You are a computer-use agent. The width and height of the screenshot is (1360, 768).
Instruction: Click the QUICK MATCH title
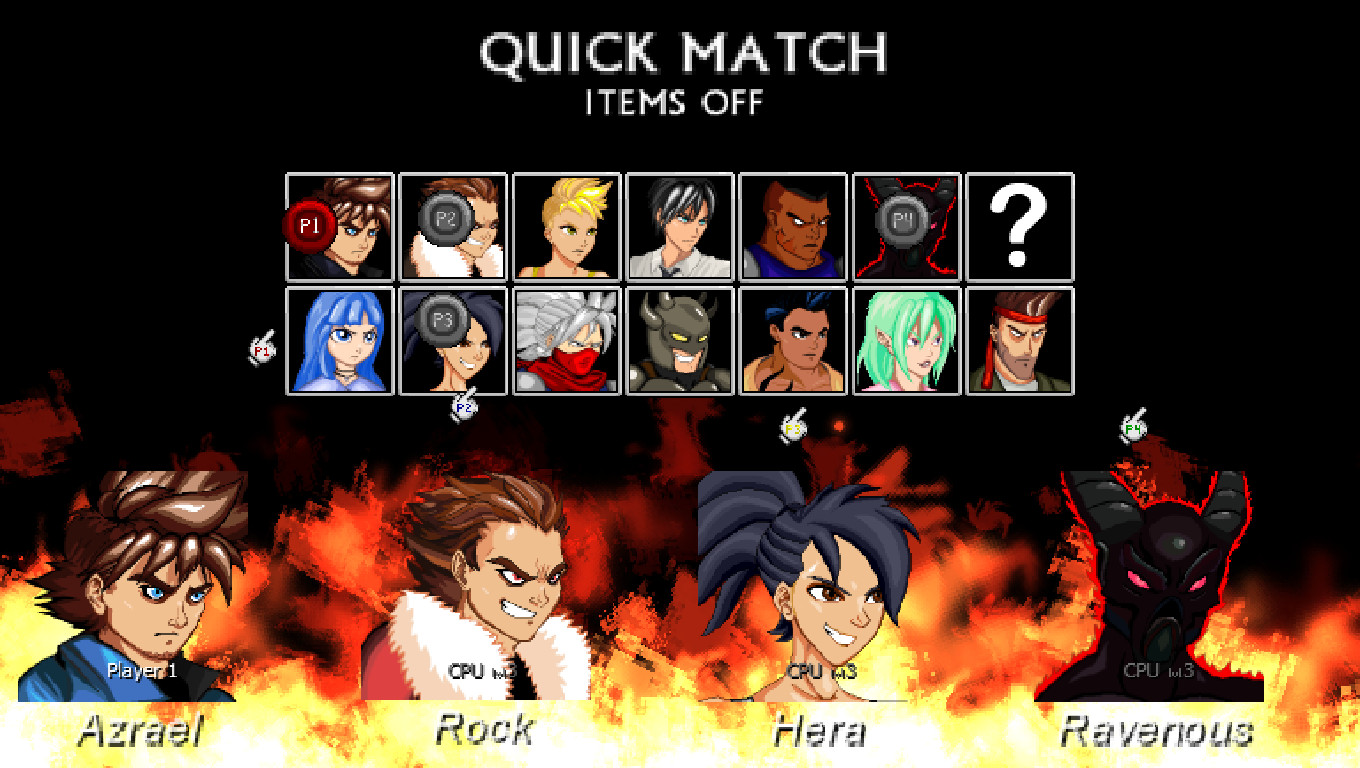click(684, 55)
